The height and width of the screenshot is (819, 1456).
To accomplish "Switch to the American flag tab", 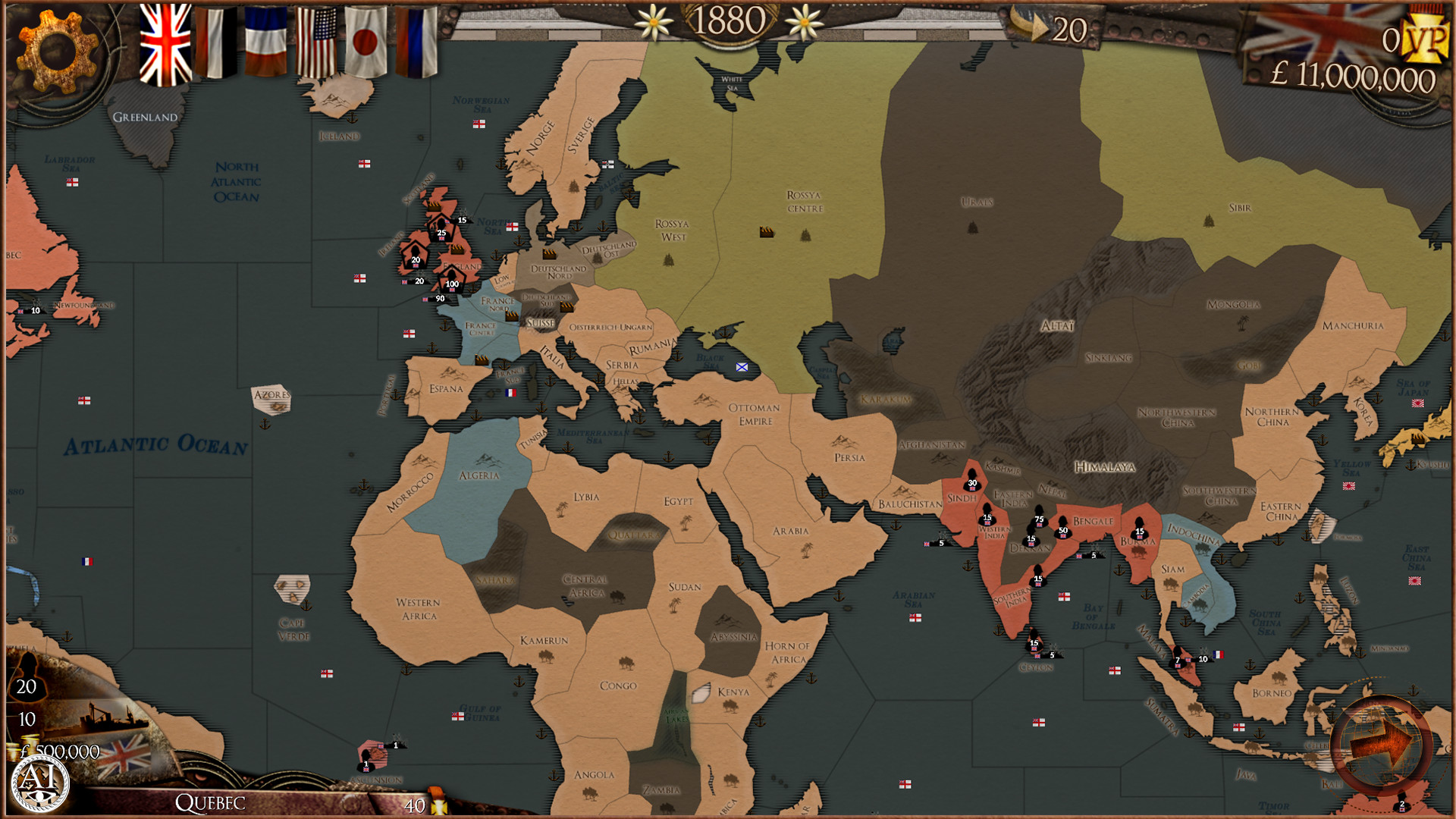I will 318,39.
